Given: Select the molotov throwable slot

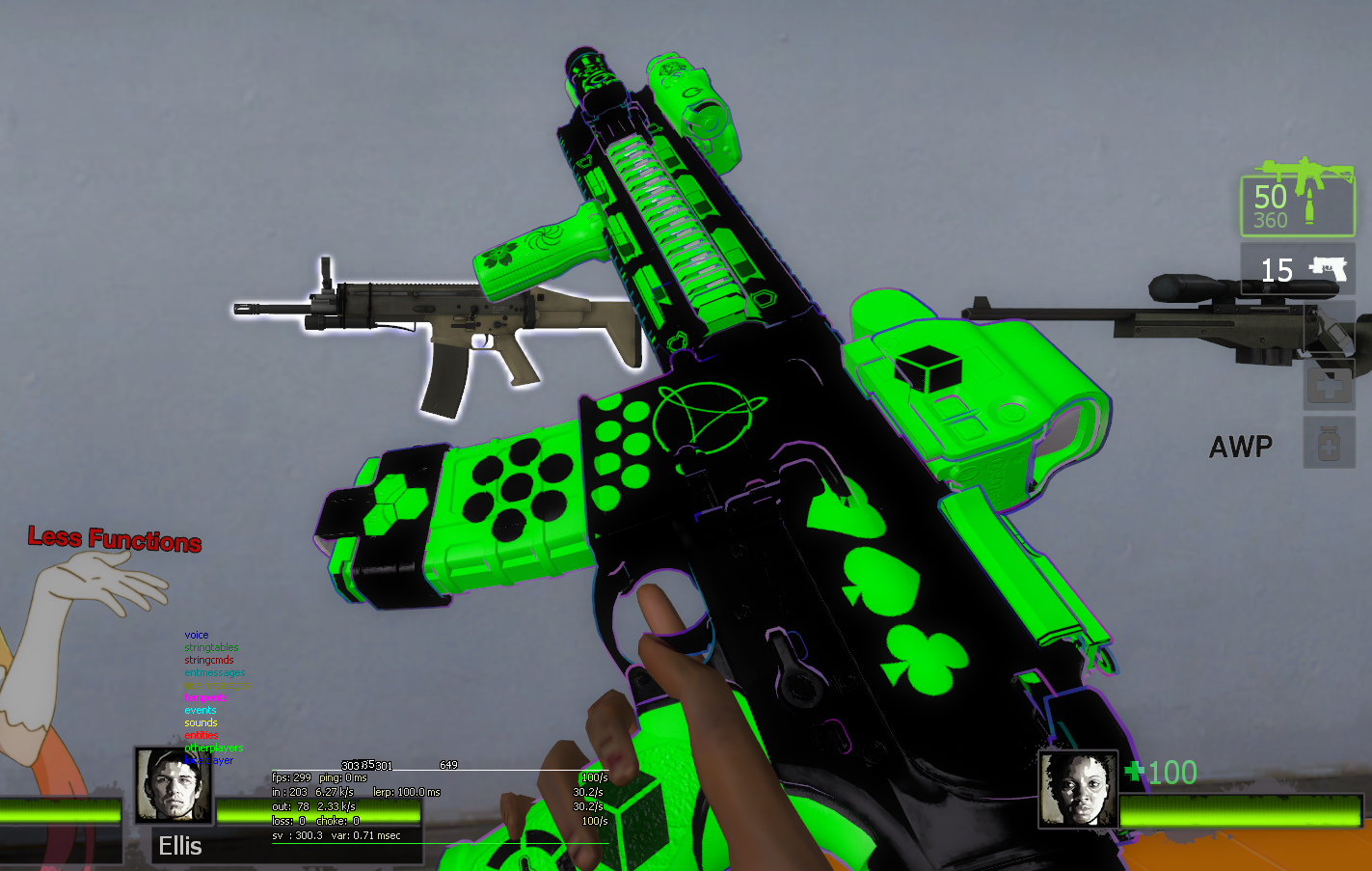Looking at the screenshot, I should [1330, 327].
